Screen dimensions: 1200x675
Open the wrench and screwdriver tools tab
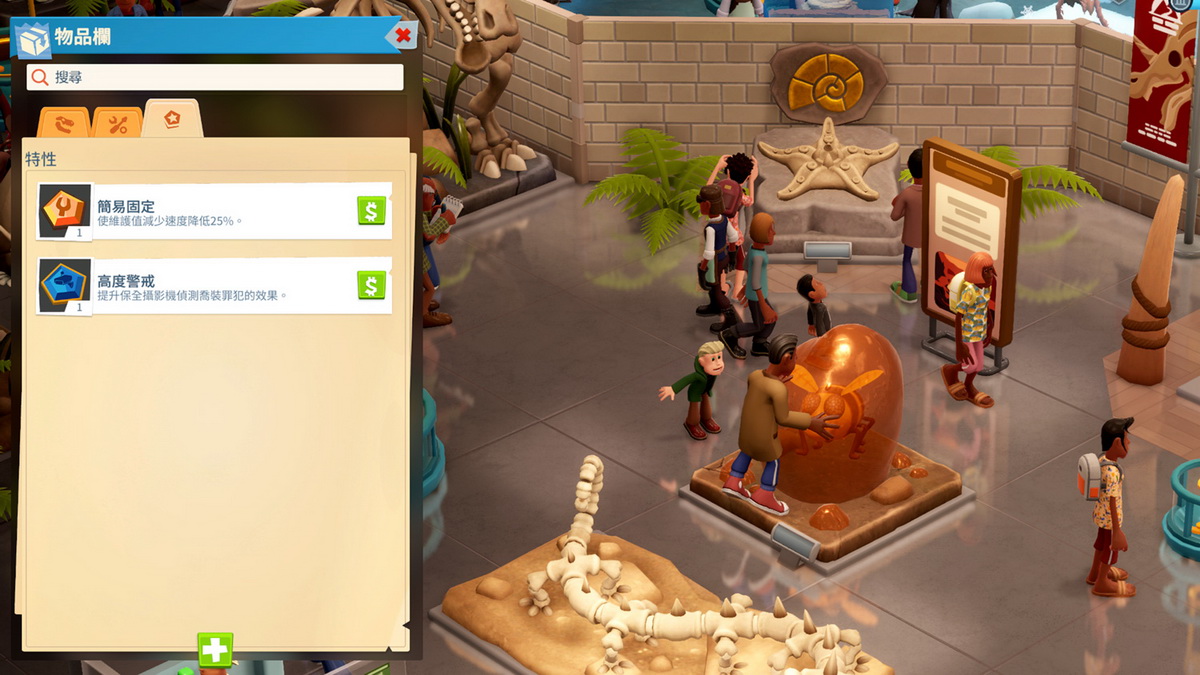pos(118,123)
